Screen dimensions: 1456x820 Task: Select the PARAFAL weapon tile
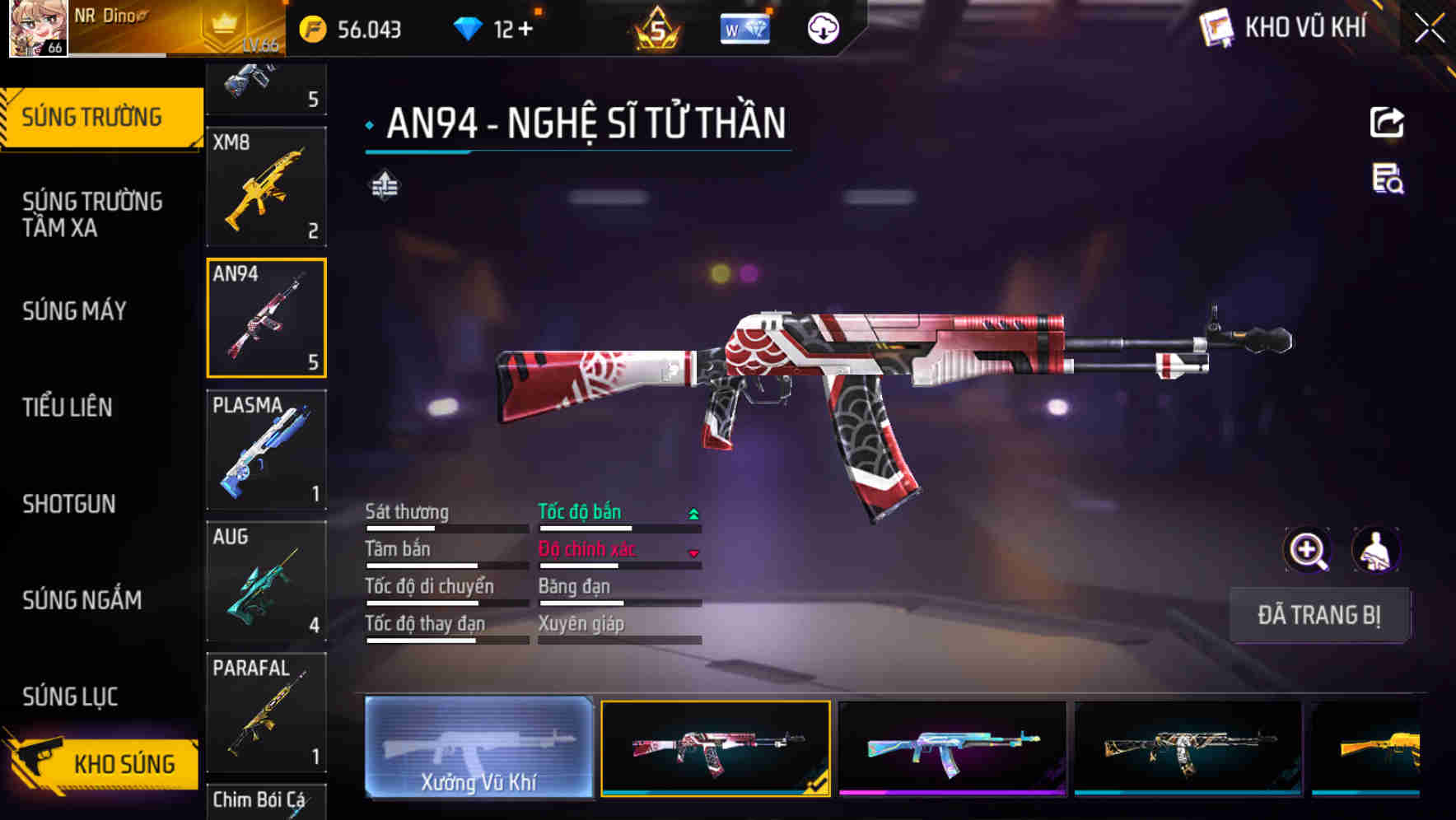pos(266,712)
